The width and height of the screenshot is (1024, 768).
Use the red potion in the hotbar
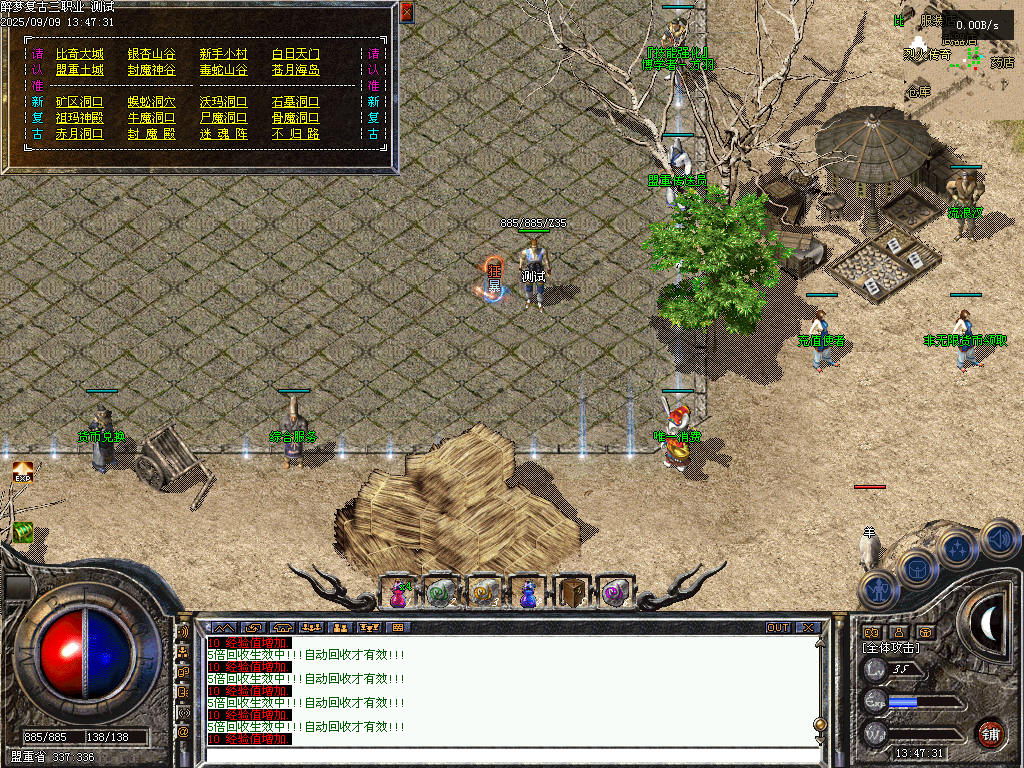[398, 593]
